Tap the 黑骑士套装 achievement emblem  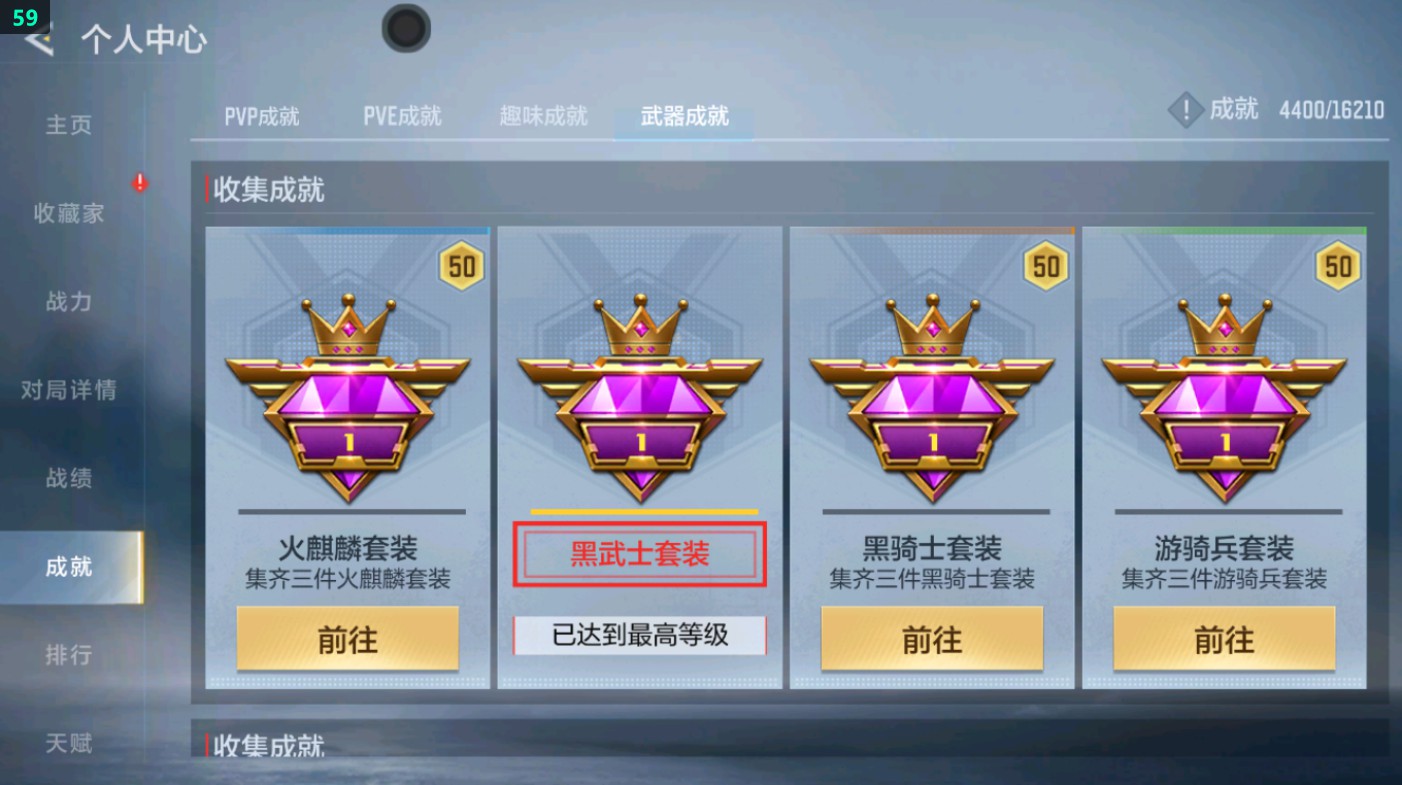pos(933,400)
